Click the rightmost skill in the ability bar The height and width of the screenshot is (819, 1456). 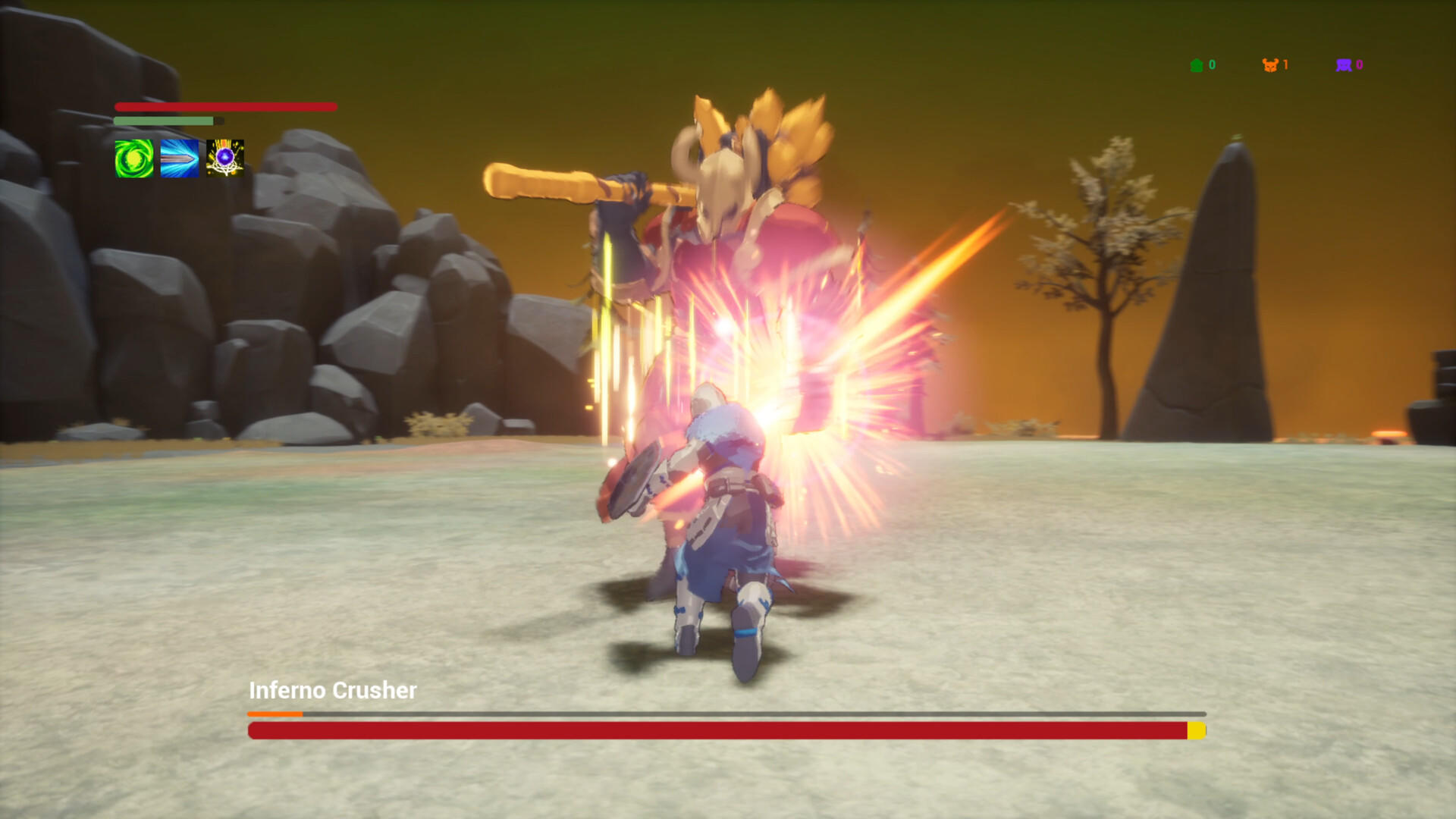[x=224, y=157]
